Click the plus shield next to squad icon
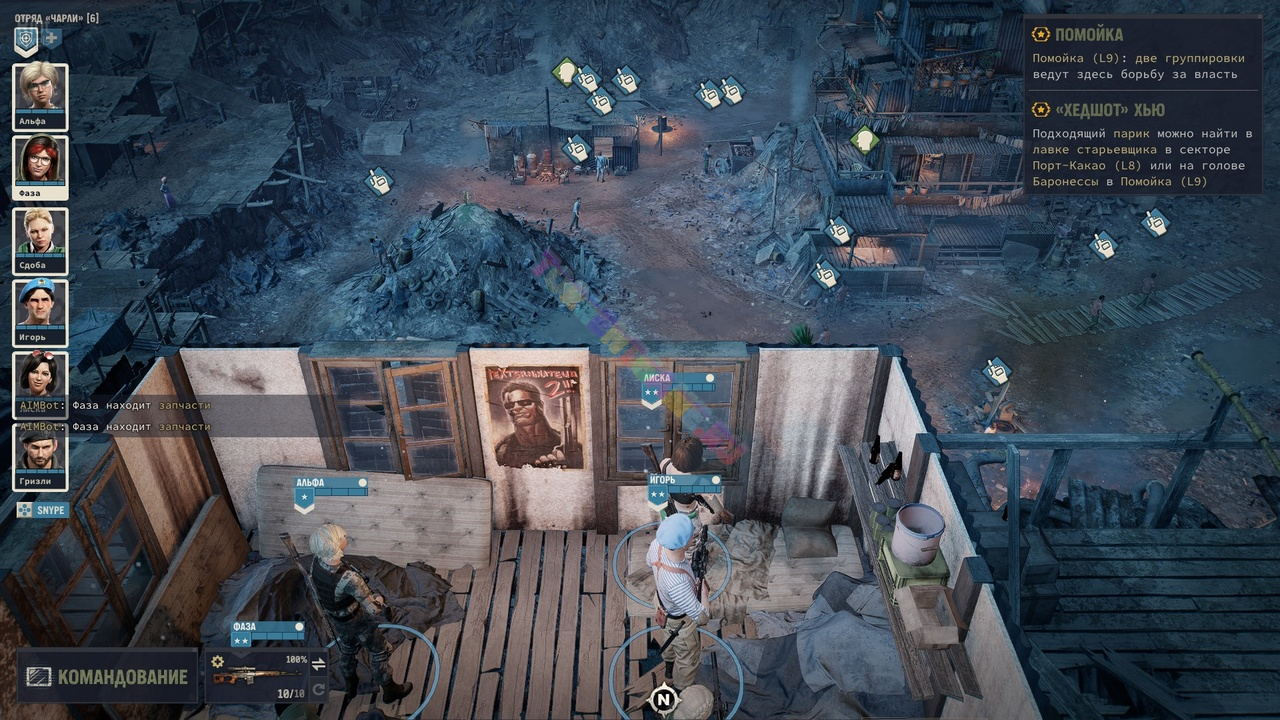 [52, 39]
